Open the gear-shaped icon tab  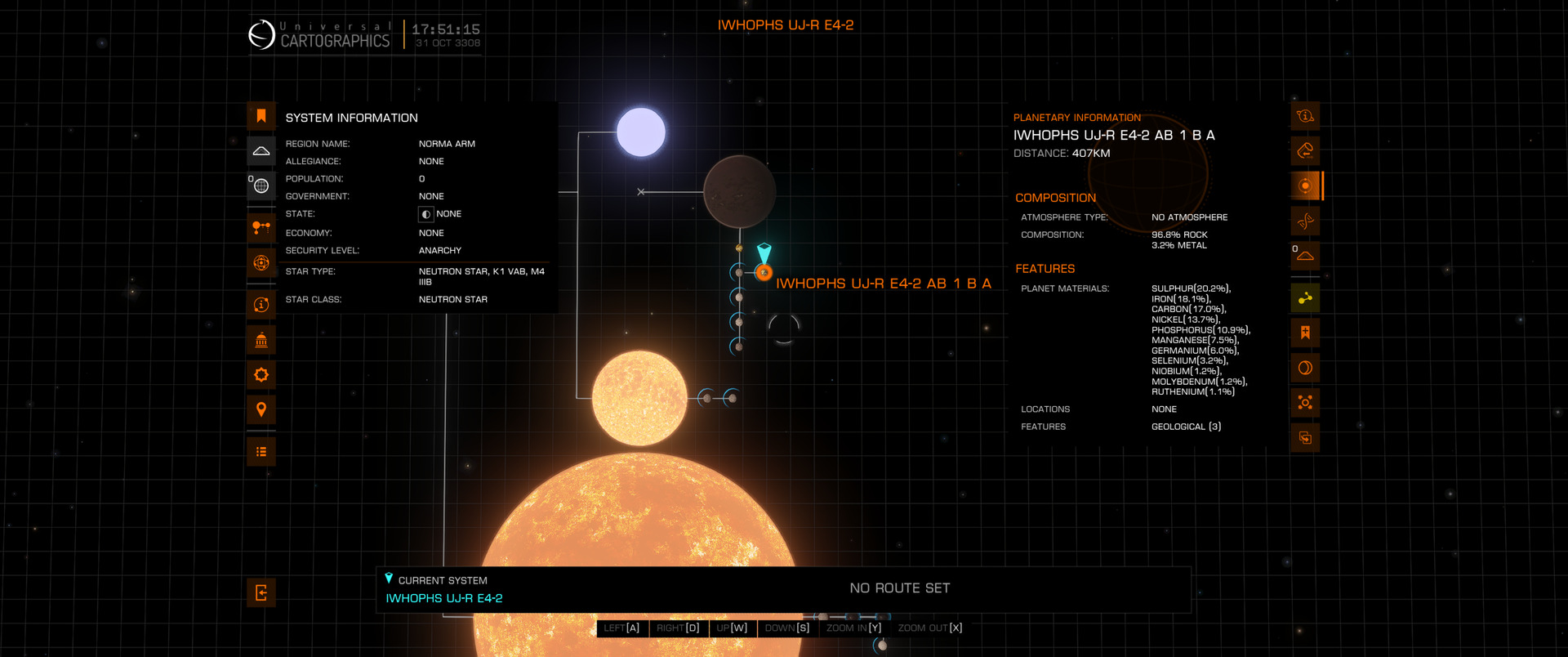[261, 375]
